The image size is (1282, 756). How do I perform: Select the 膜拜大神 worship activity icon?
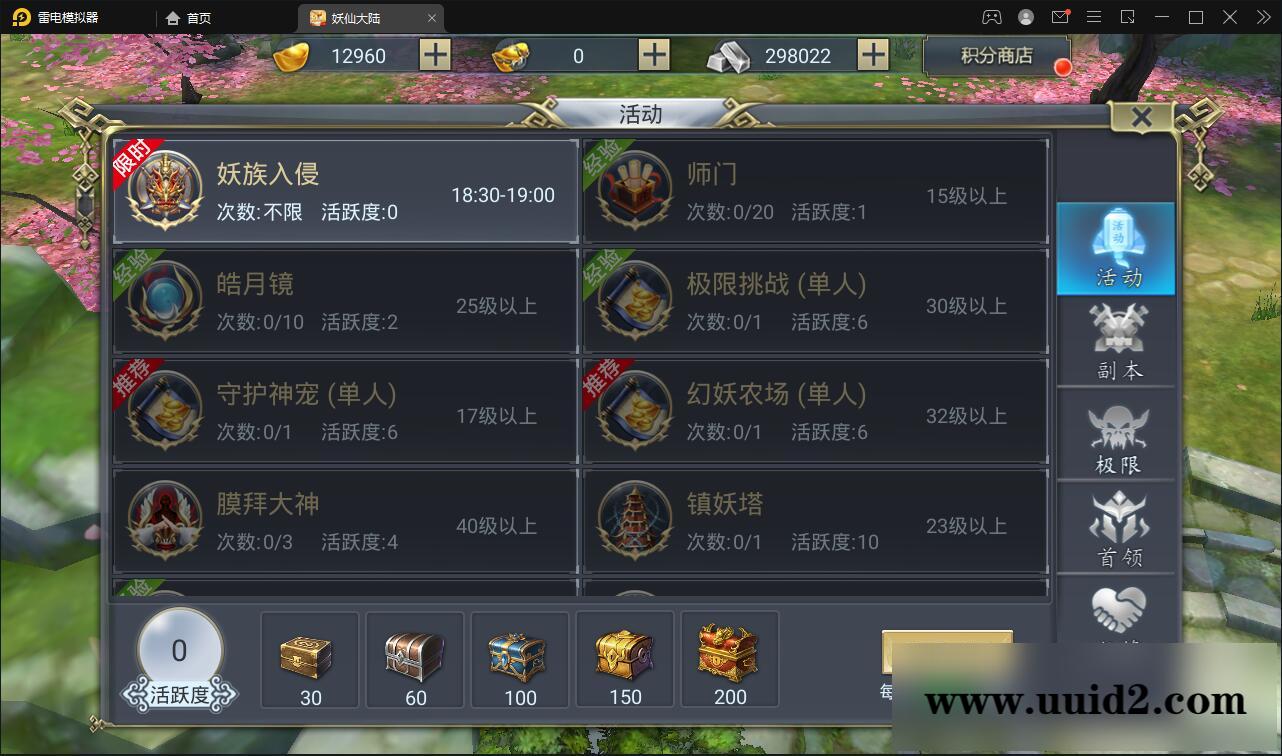coord(165,521)
